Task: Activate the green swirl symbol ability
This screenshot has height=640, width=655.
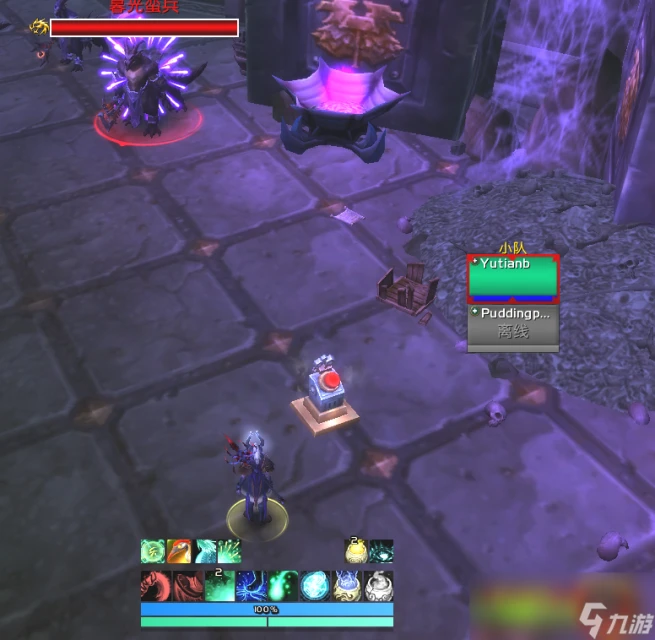Action: [x=153, y=551]
